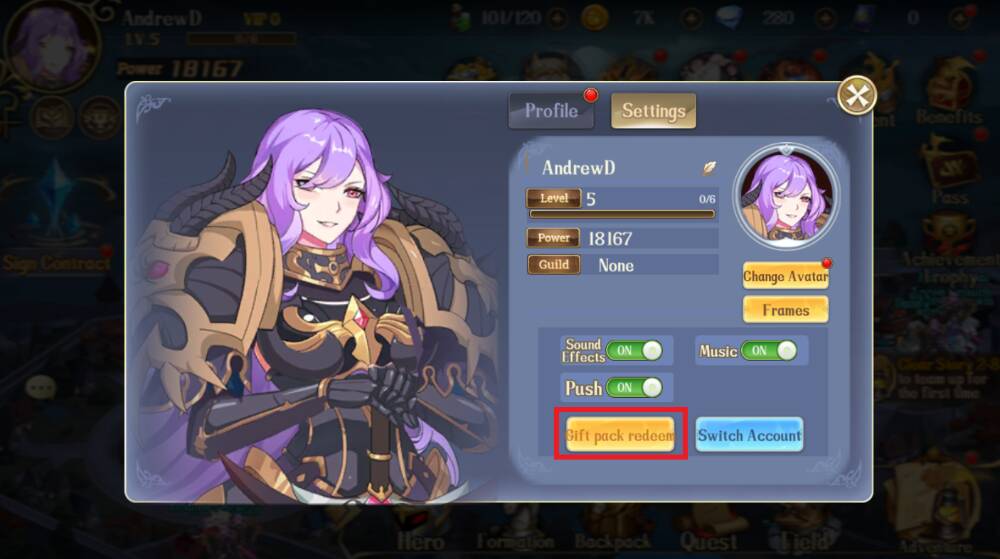Select the Settings tab
Viewport: 1000px width, 559px height.
pyautogui.click(x=653, y=111)
